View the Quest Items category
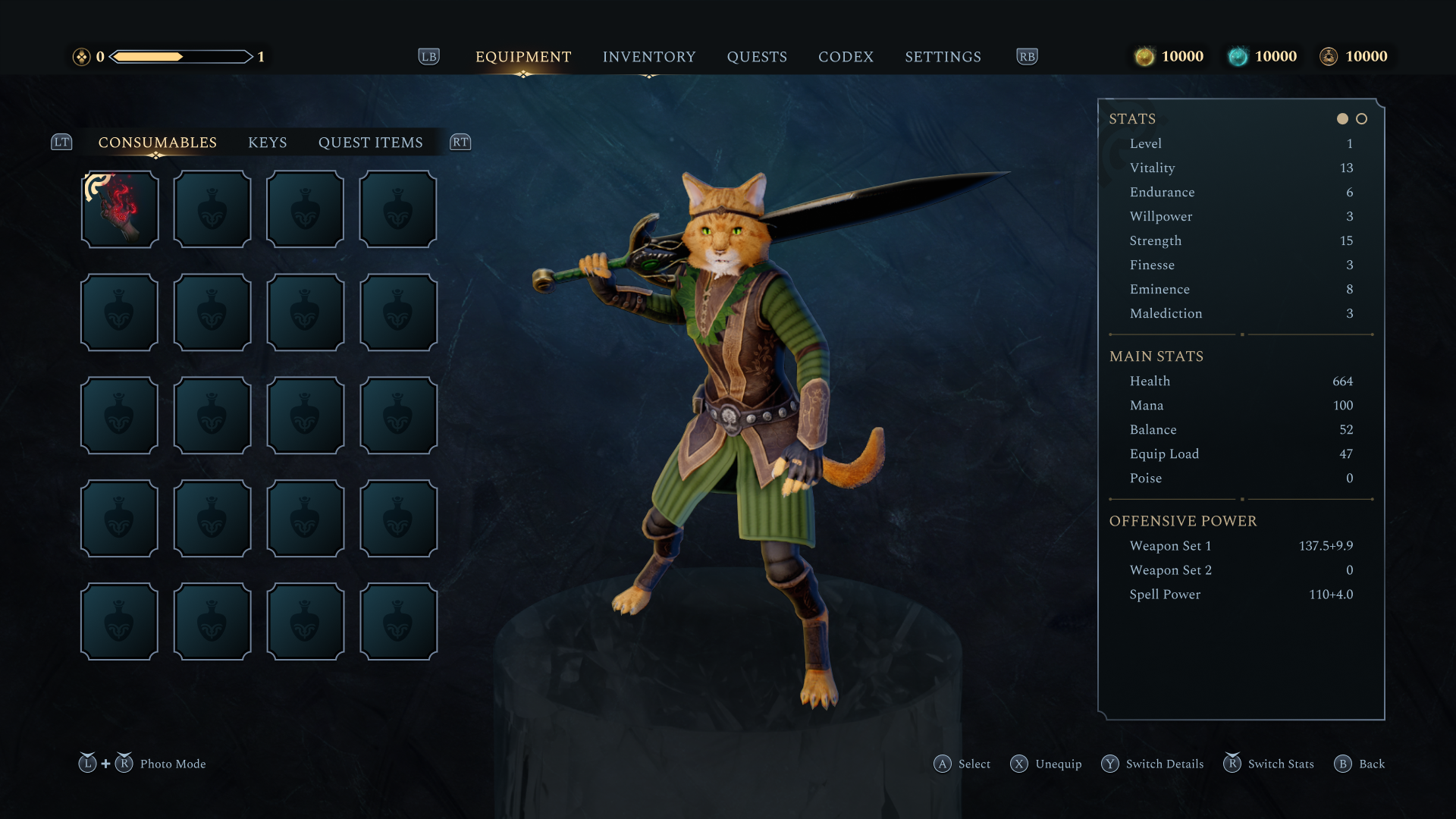 pyautogui.click(x=370, y=143)
